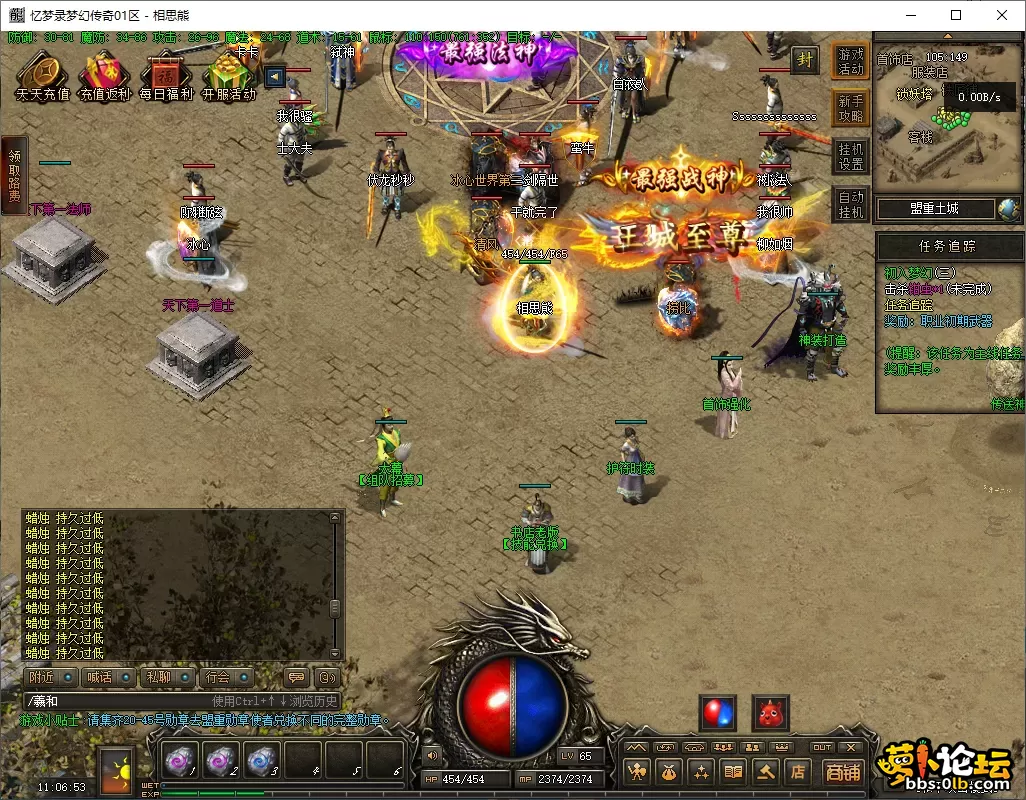This screenshot has height=800, width=1026.
Task: Open the 新手攻略 beginner guide
Action: pyautogui.click(x=851, y=108)
